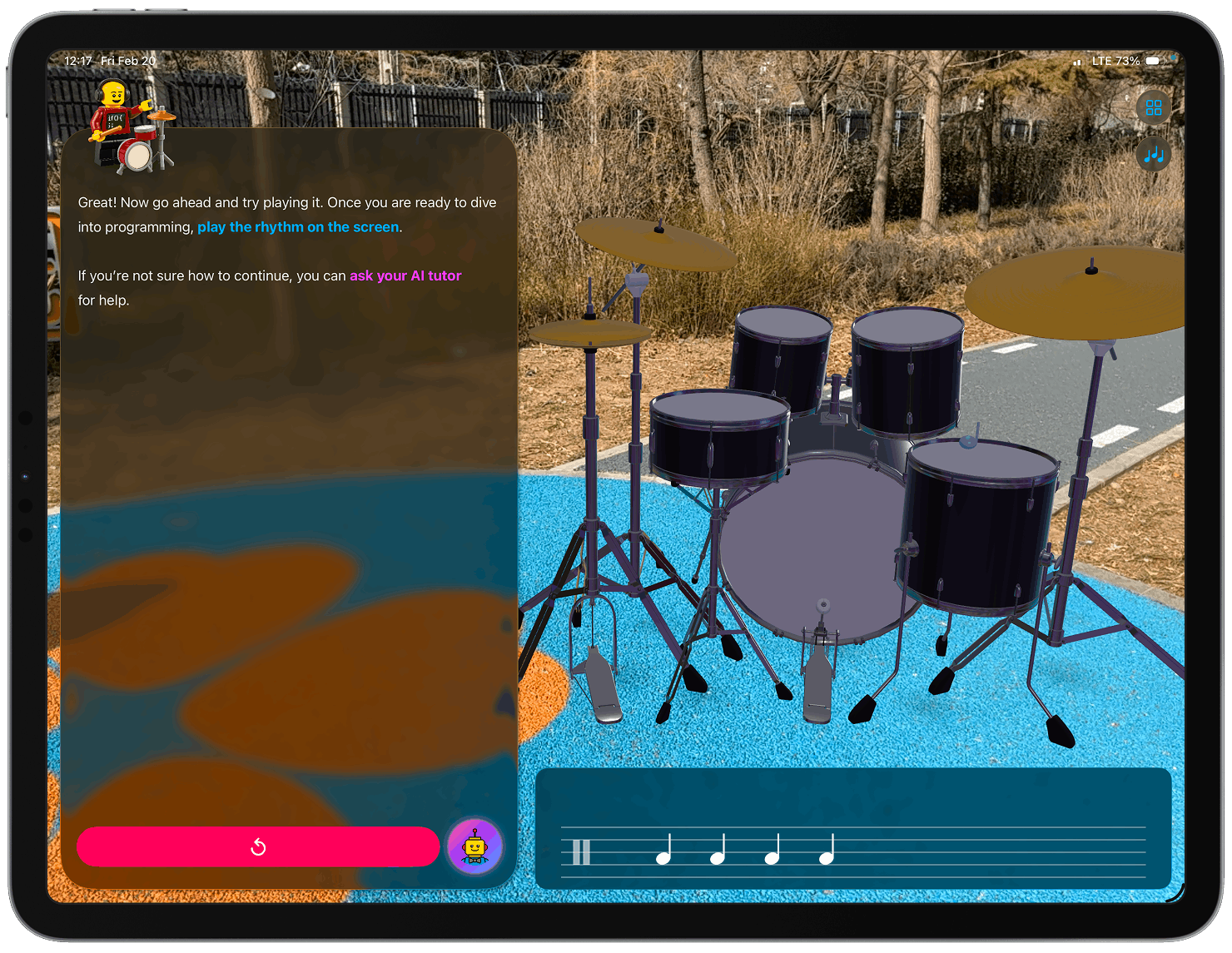1232x953 pixels.
Task: Open the app grid menu icon
Action: pos(1153,107)
